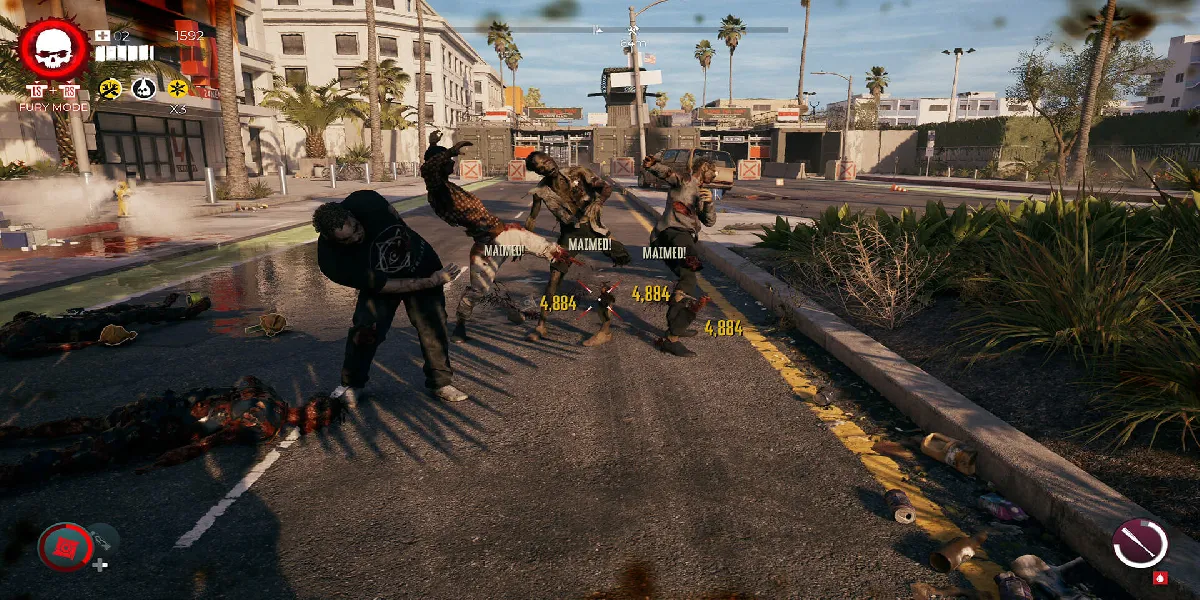
Task: Select the red curveball throwable slot
Action: (x=65, y=546)
